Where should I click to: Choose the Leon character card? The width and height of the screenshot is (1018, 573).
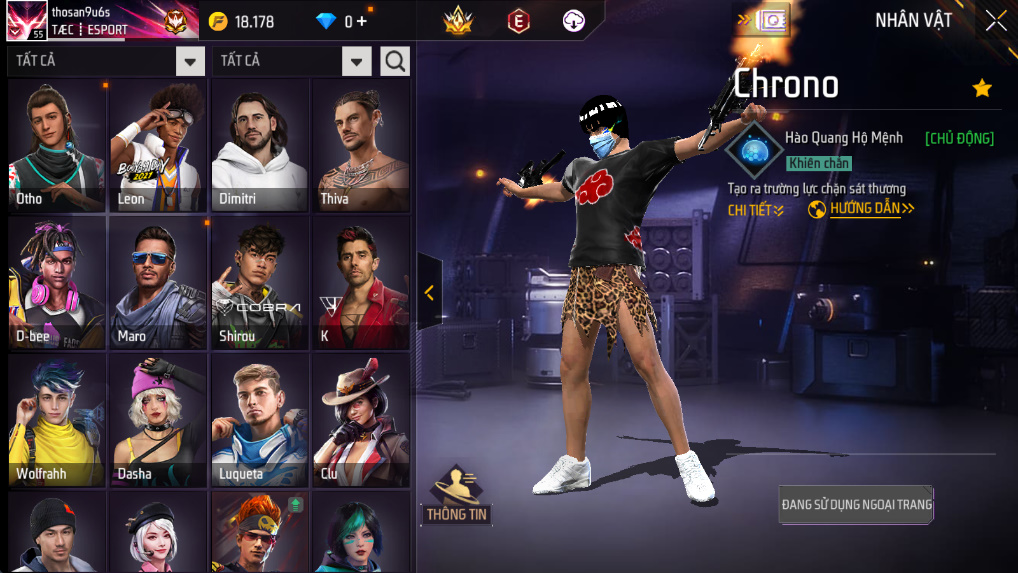(x=159, y=146)
